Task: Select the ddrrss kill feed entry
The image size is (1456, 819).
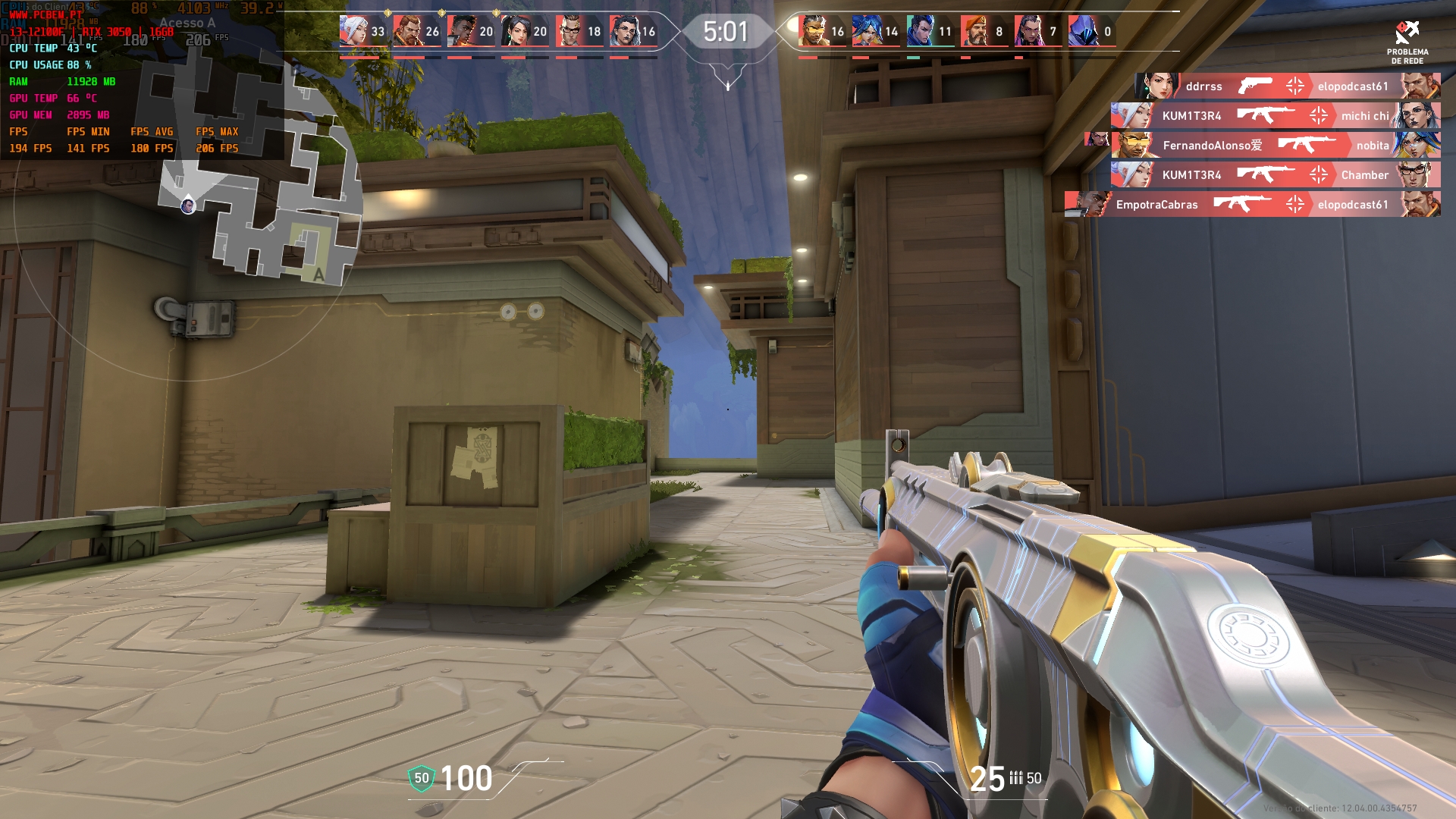Action: [x=1288, y=86]
